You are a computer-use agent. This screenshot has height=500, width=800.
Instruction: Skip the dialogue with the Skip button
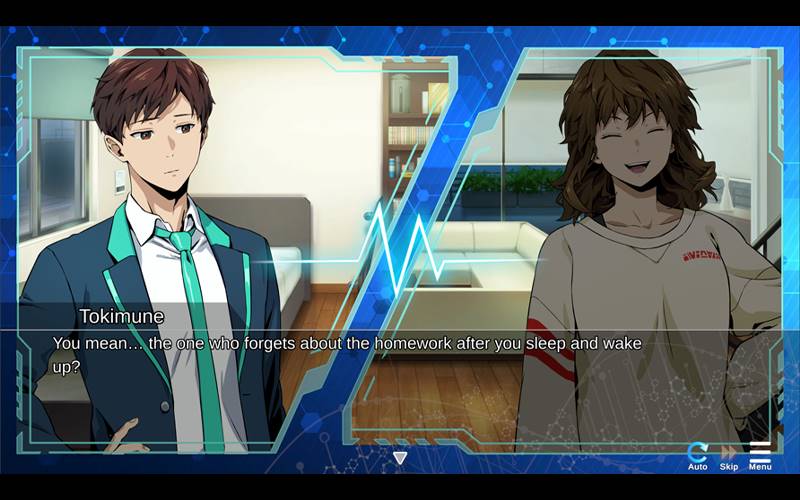[729, 455]
